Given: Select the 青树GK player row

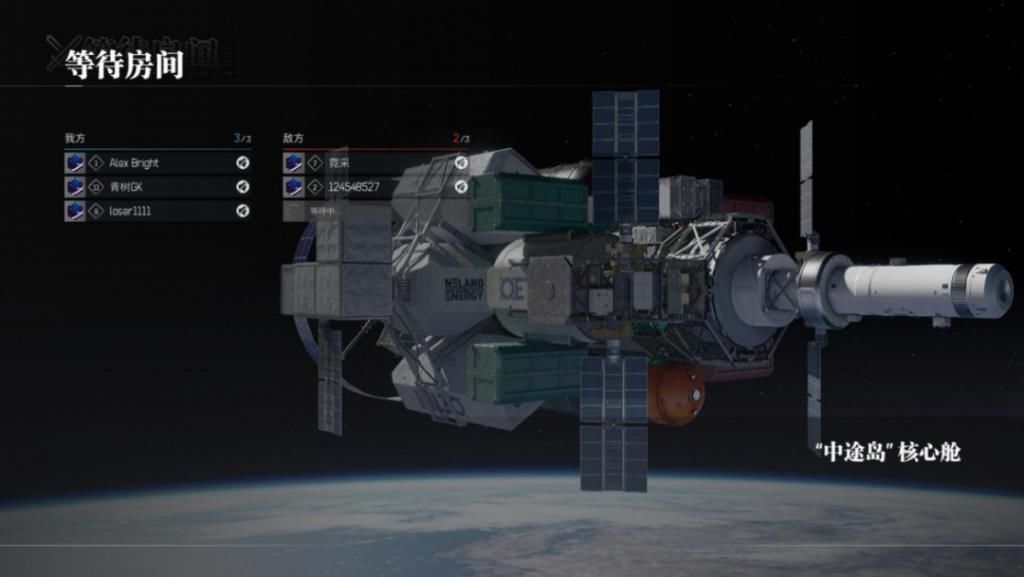Looking at the screenshot, I should pyautogui.click(x=150, y=187).
